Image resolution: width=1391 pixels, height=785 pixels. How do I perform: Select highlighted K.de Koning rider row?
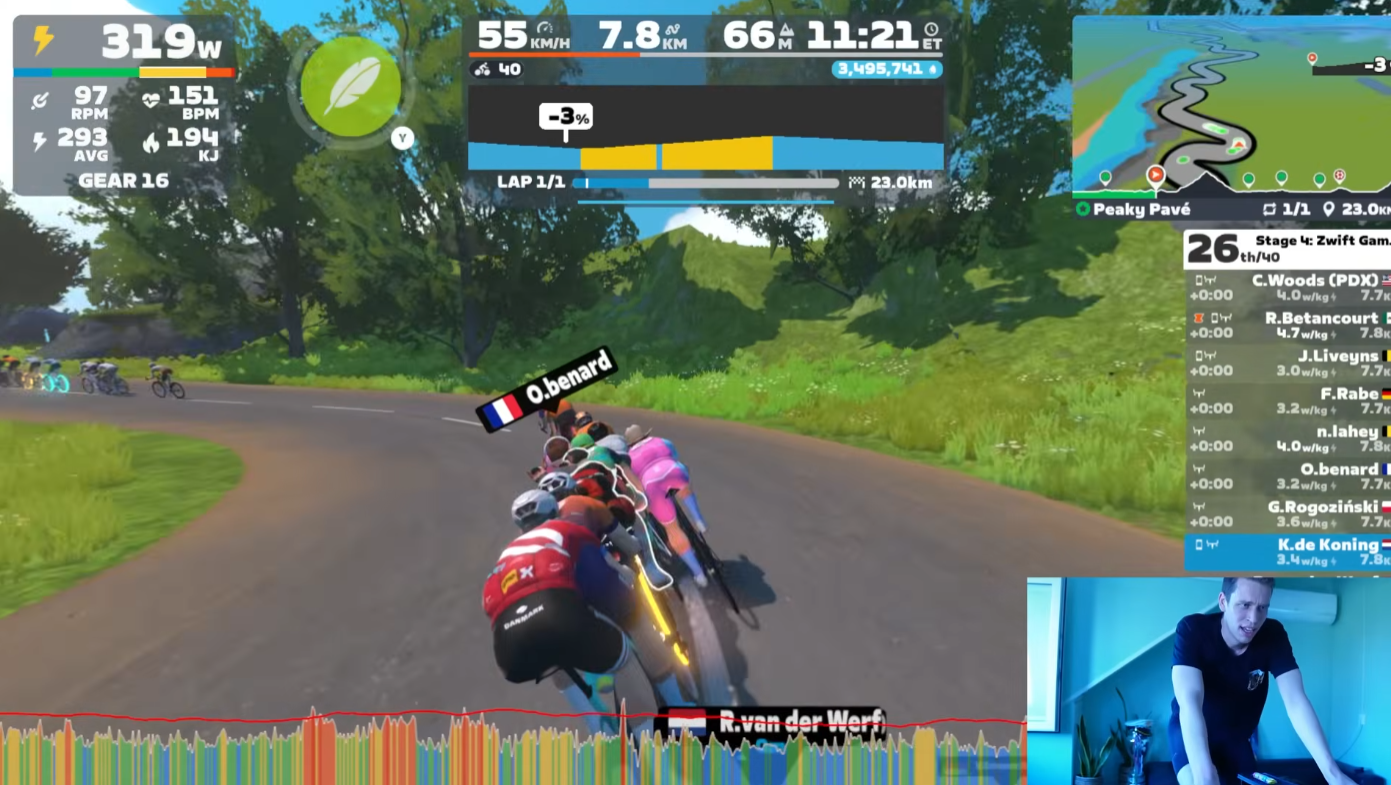1290,552
